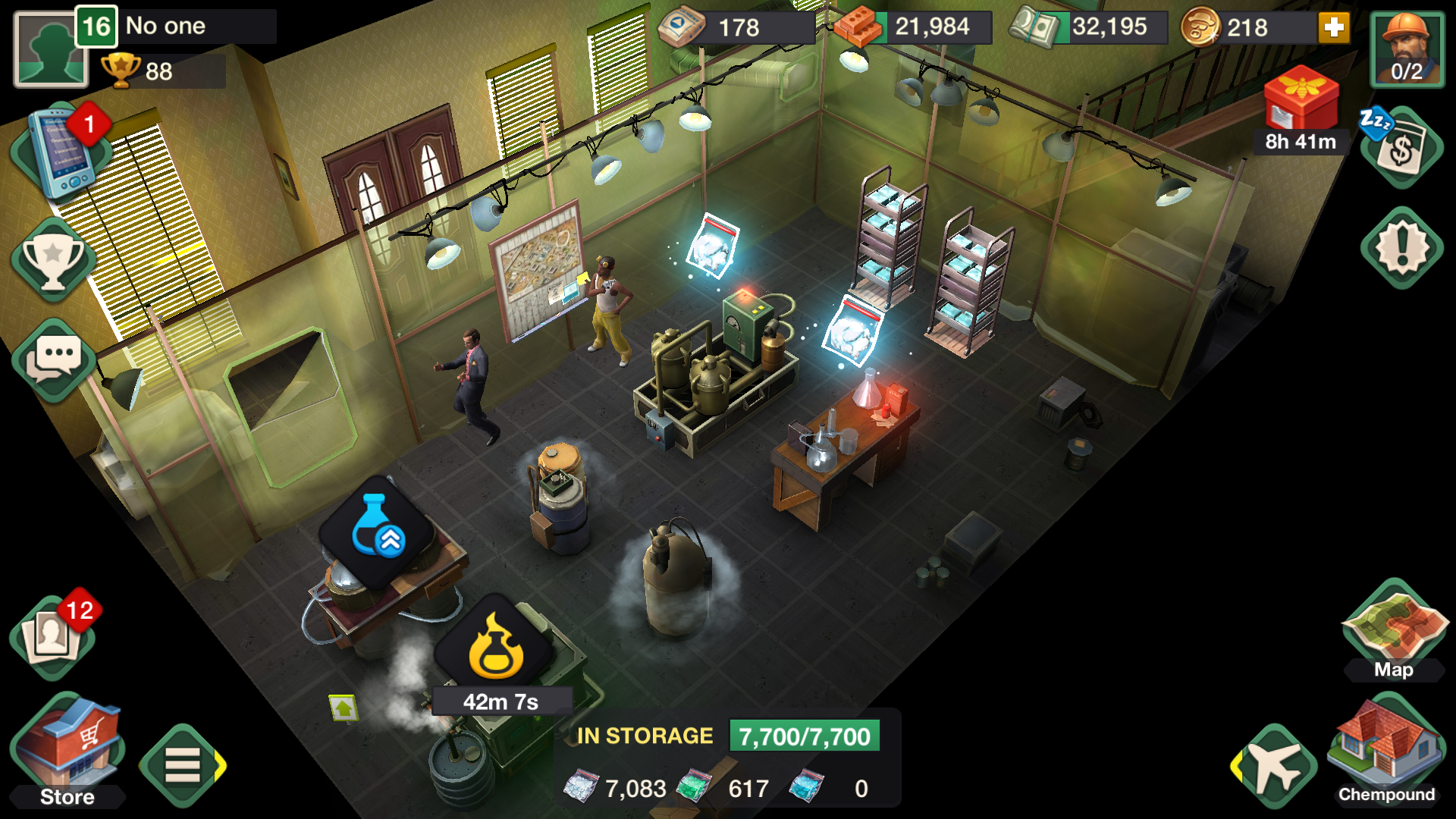Expand the hamburger list menu
Screen dimensions: 1456x819
[x=182, y=764]
